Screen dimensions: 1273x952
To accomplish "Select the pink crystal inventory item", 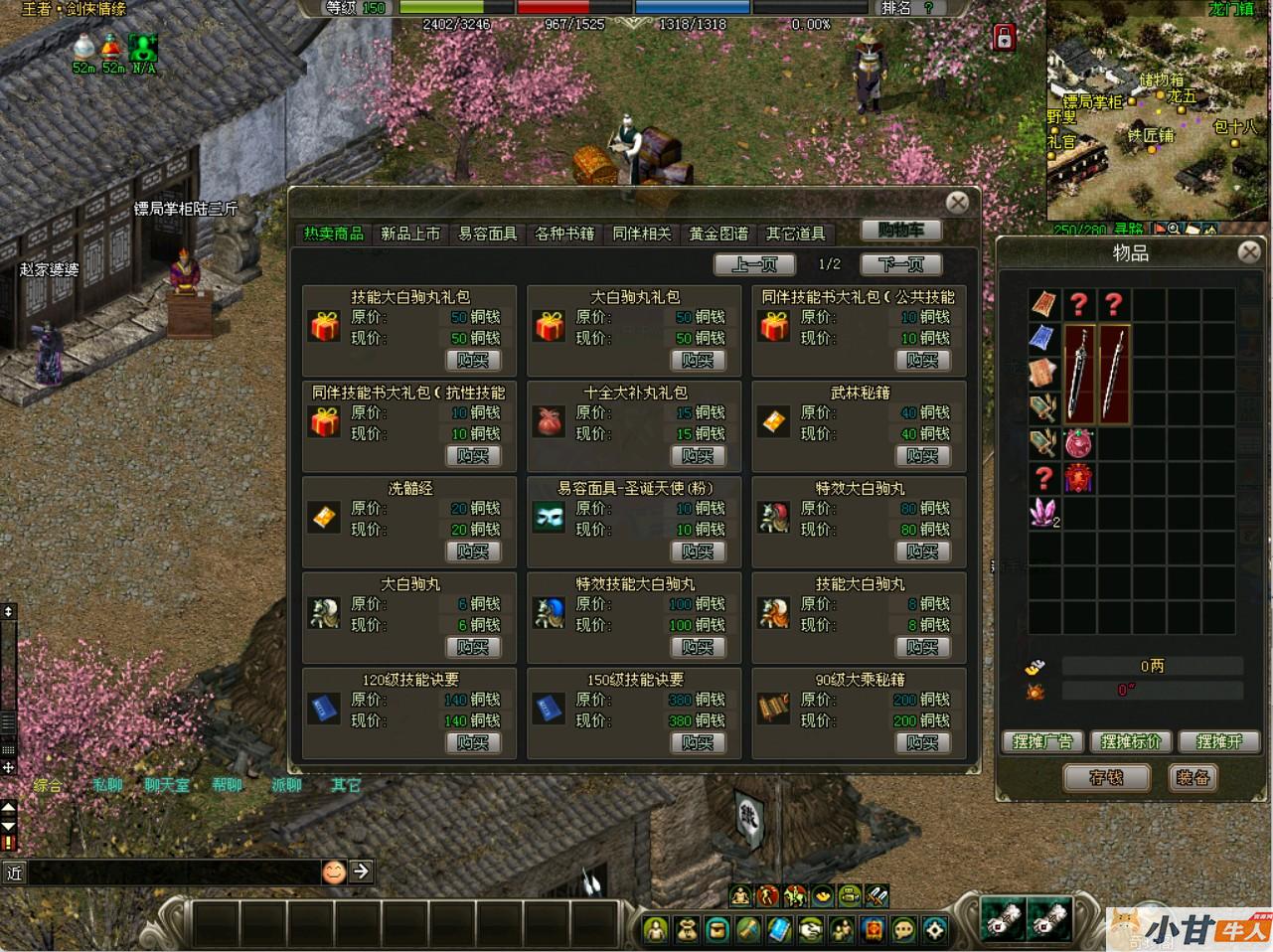I will click(1043, 513).
